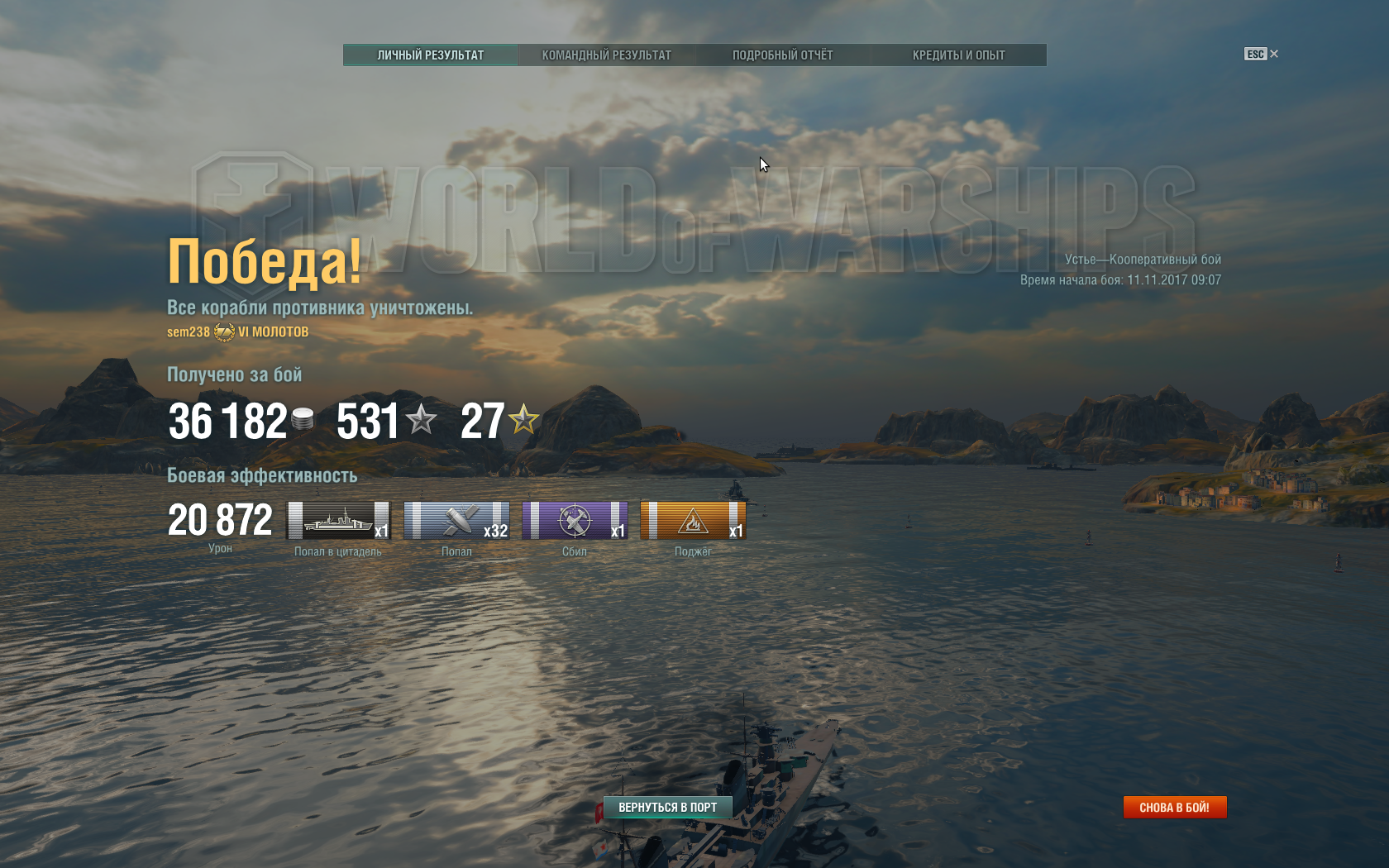This screenshot has height=868, width=1389.
Task: Choose the aircraft shot down ribbon
Action: (x=575, y=521)
